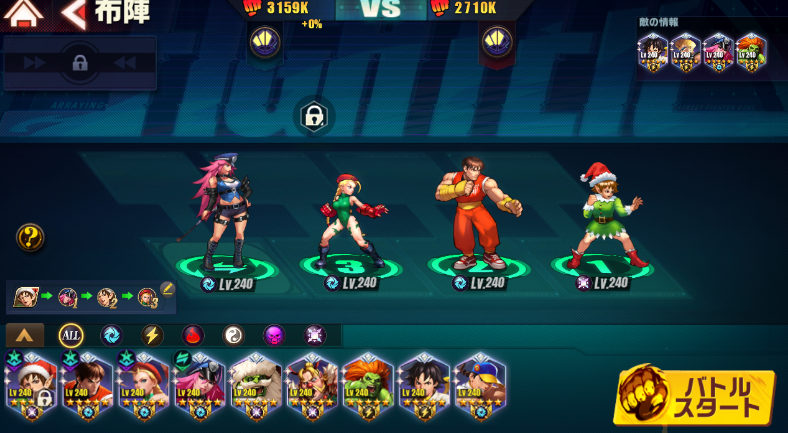The width and height of the screenshot is (788, 433).
Task: Filter heroes by yin-yang element
Action: click(x=233, y=335)
